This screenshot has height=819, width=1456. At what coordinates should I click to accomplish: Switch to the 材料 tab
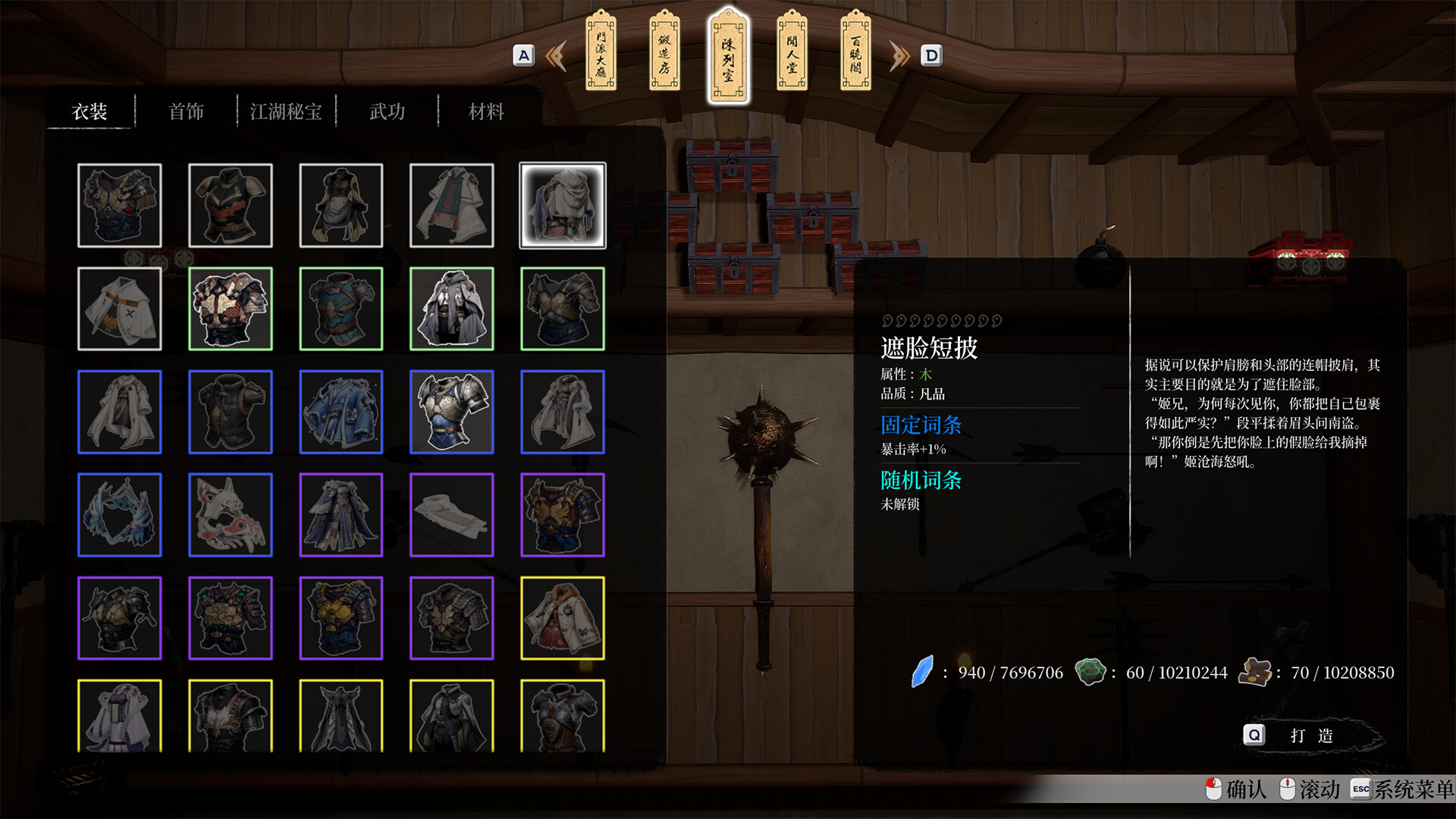pyautogui.click(x=484, y=111)
